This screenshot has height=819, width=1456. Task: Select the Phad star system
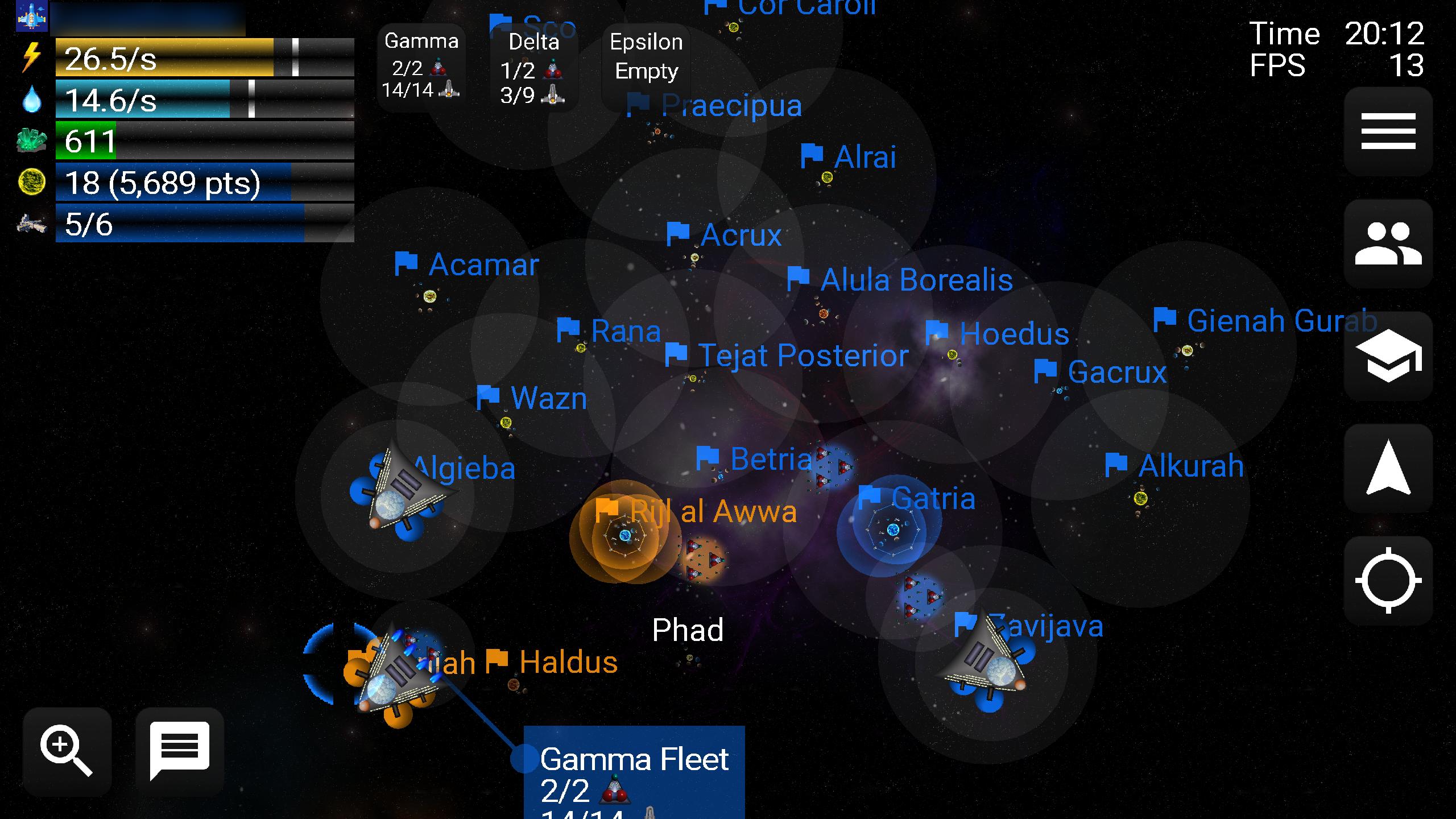(x=689, y=630)
